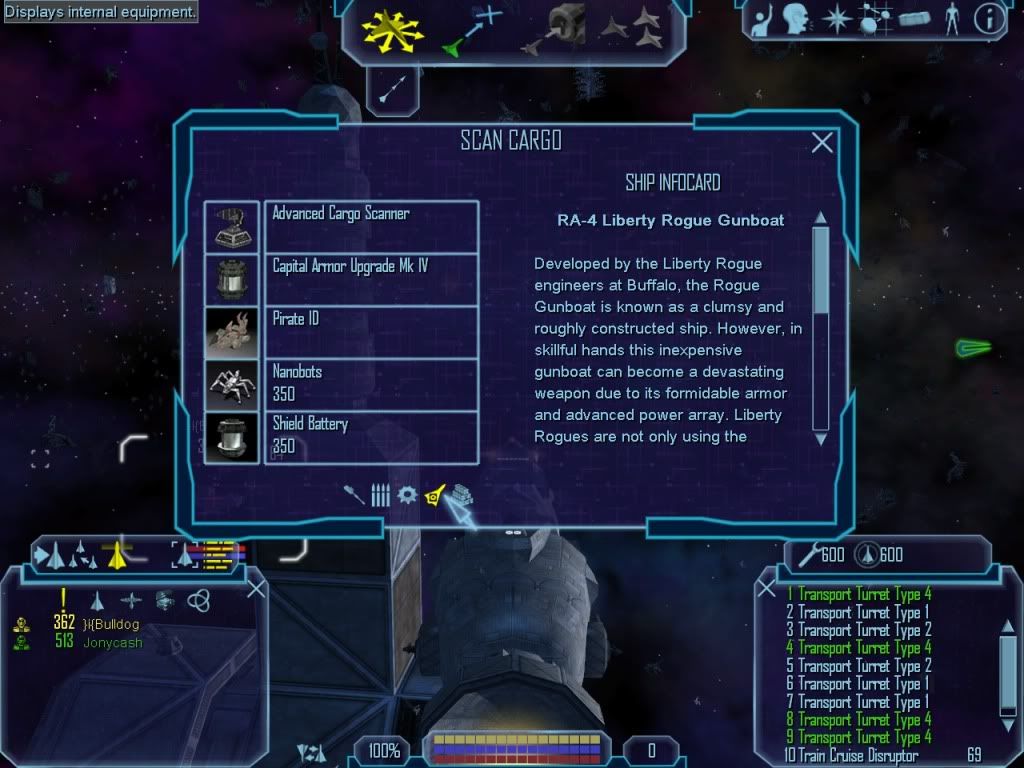Select Jonycash in the contact list
The height and width of the screenshot is (768, 1024).
tap(111, 642)
